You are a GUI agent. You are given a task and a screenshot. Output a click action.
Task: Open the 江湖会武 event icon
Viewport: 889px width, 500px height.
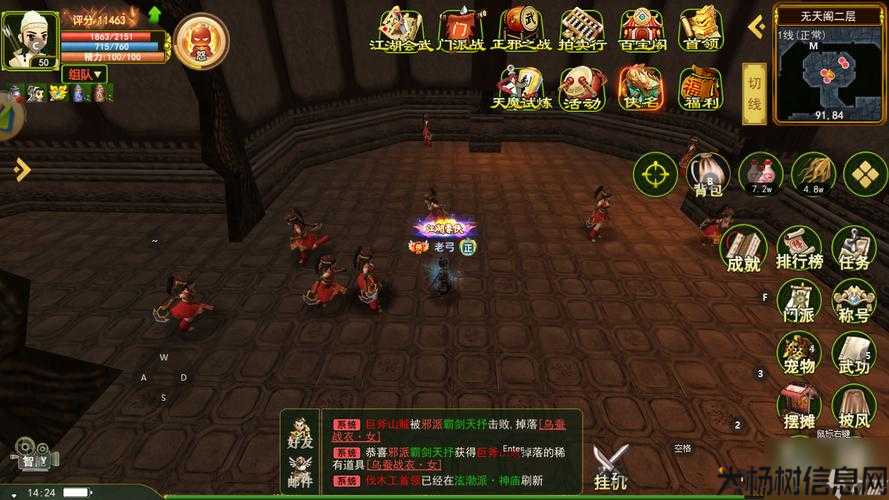pos(400,28)
